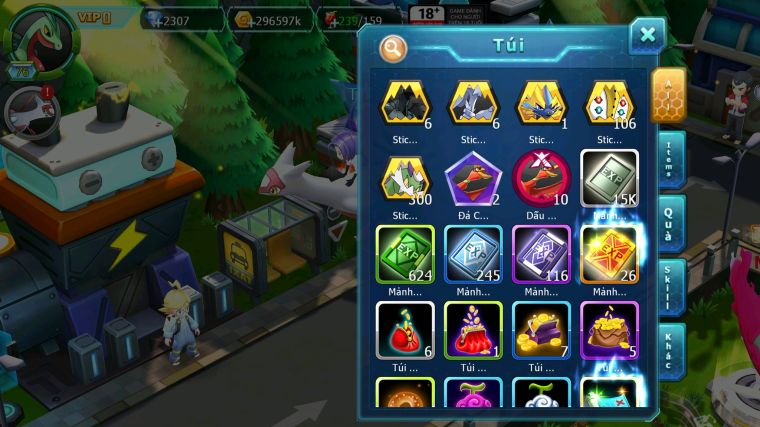760x427 pixels.
Task: Select the sticker with quantity 300
Action: pyautogui.click(x=405, y=178)
